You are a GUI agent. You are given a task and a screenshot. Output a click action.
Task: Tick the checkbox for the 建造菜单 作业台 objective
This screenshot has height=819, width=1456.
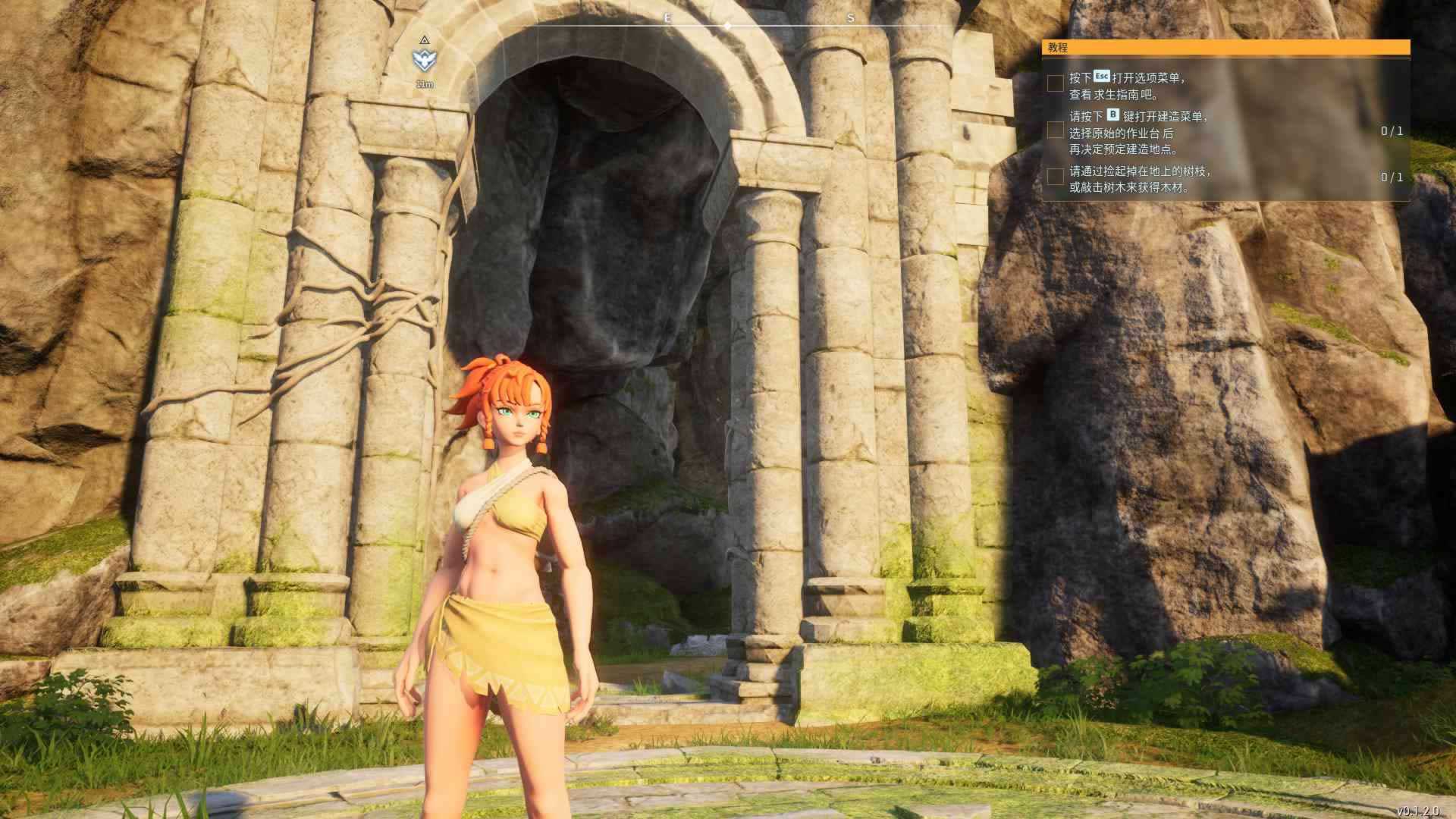coord(1055,131)
